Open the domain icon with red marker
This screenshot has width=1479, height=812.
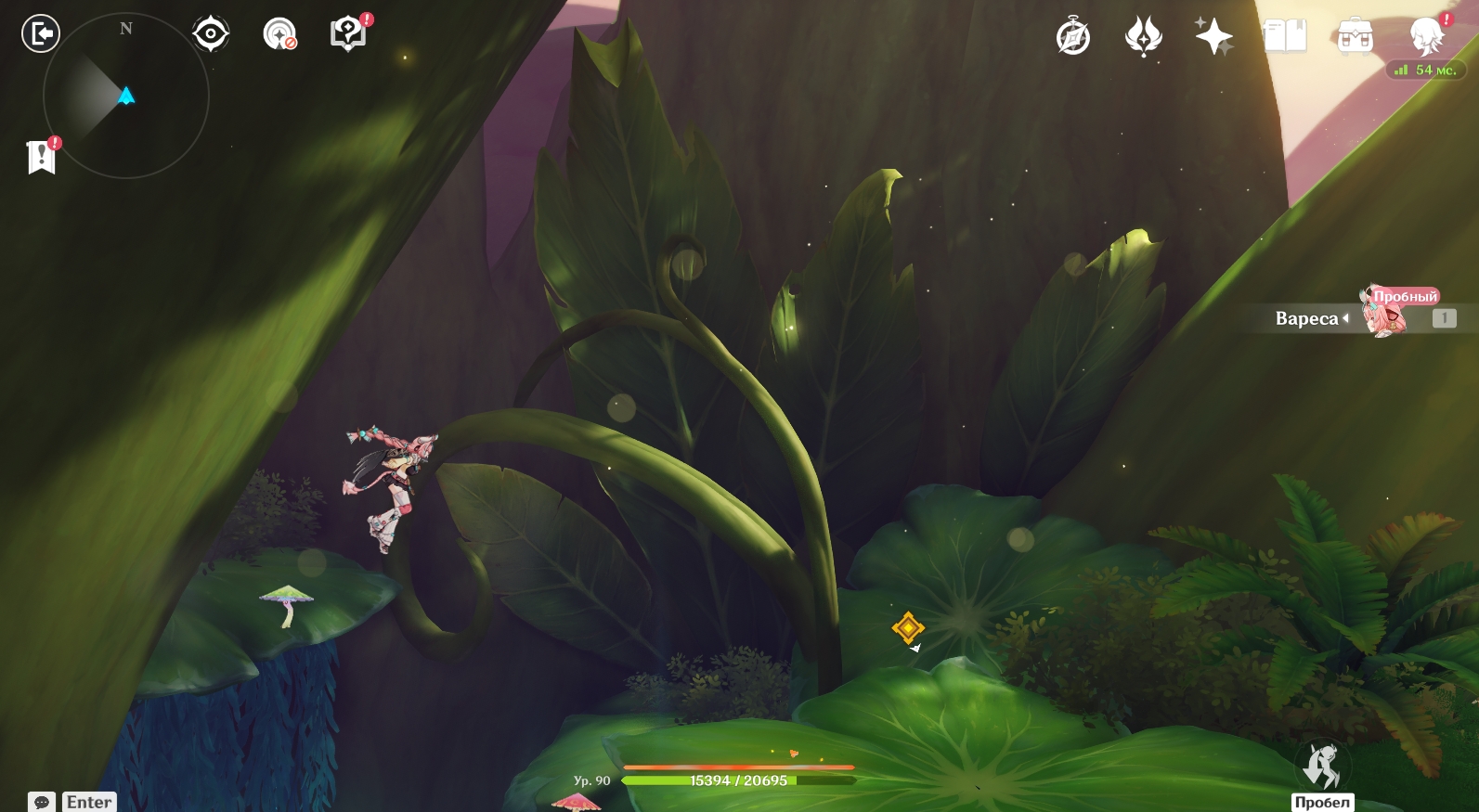[279, 34]
